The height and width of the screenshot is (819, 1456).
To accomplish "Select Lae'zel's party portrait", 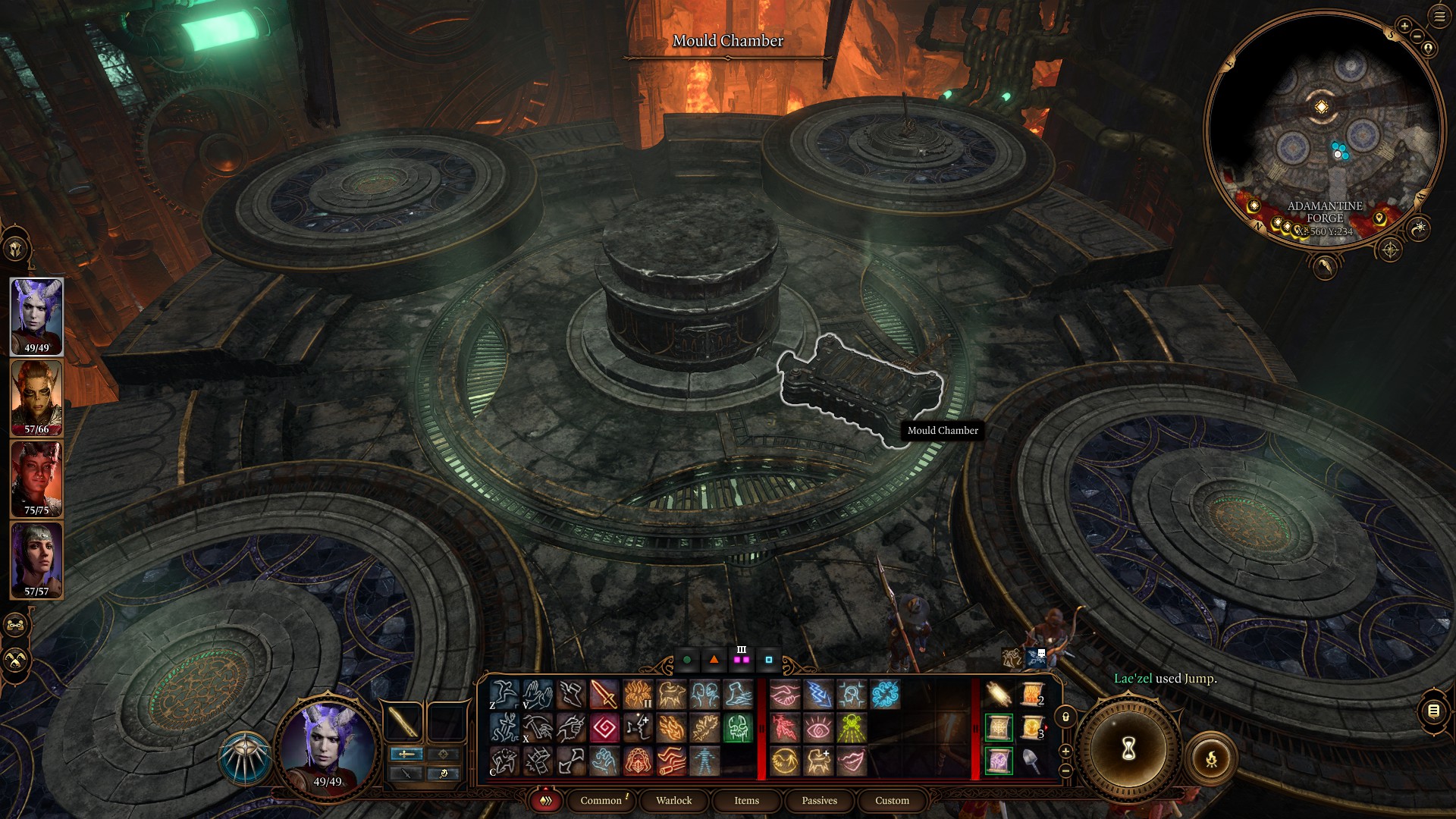I will (x=36, y=397).
